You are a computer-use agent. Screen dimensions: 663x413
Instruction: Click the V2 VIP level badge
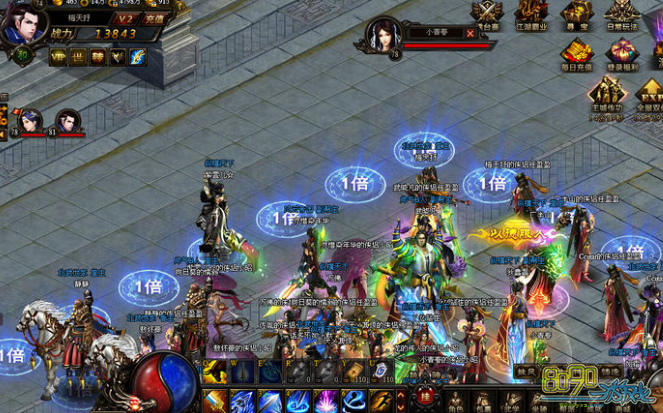point(126,18)
